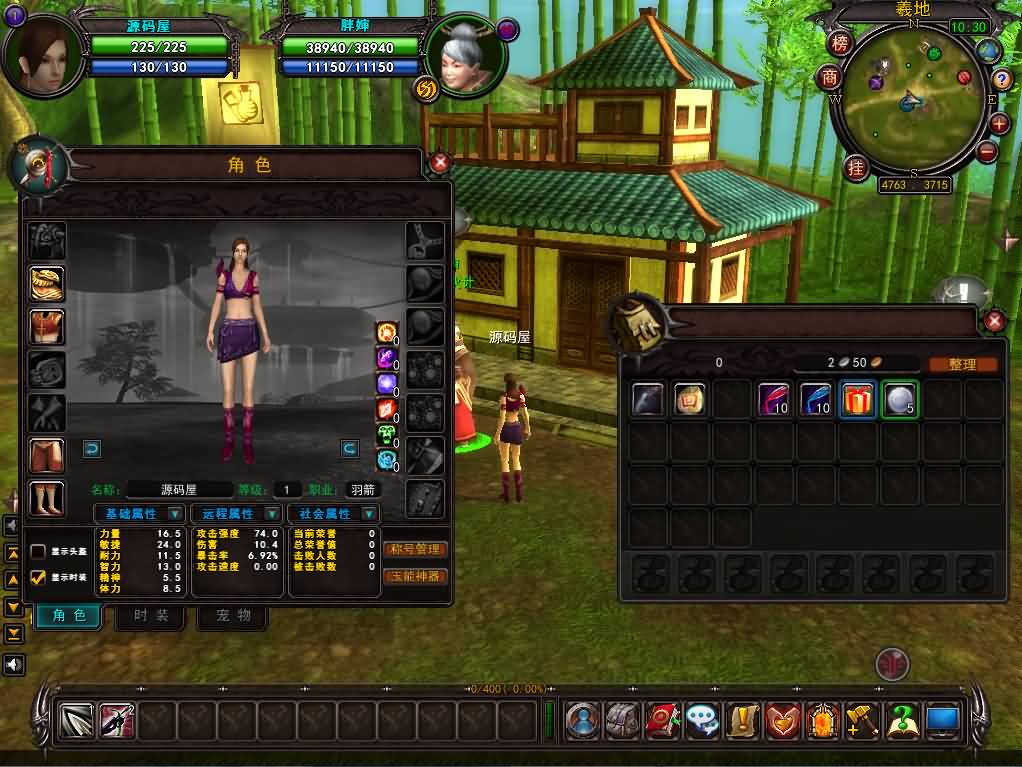Image resolution: width=1022 pixels, height=767 pixels.
Task: Open the green question mark help book
Action: pyautogui.click(x=903, y=720)
